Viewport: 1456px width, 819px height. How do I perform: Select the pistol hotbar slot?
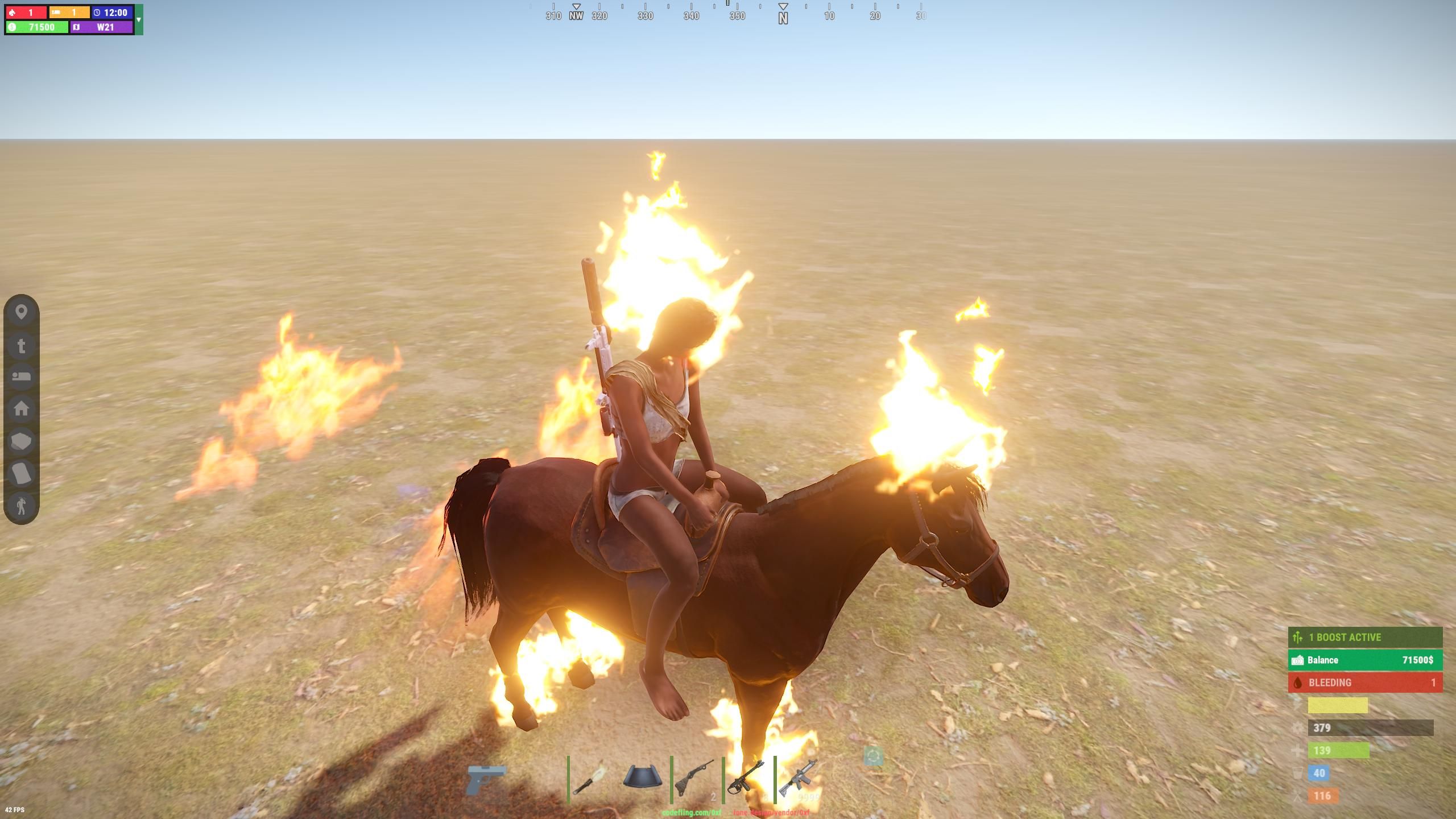click(486, 779)
